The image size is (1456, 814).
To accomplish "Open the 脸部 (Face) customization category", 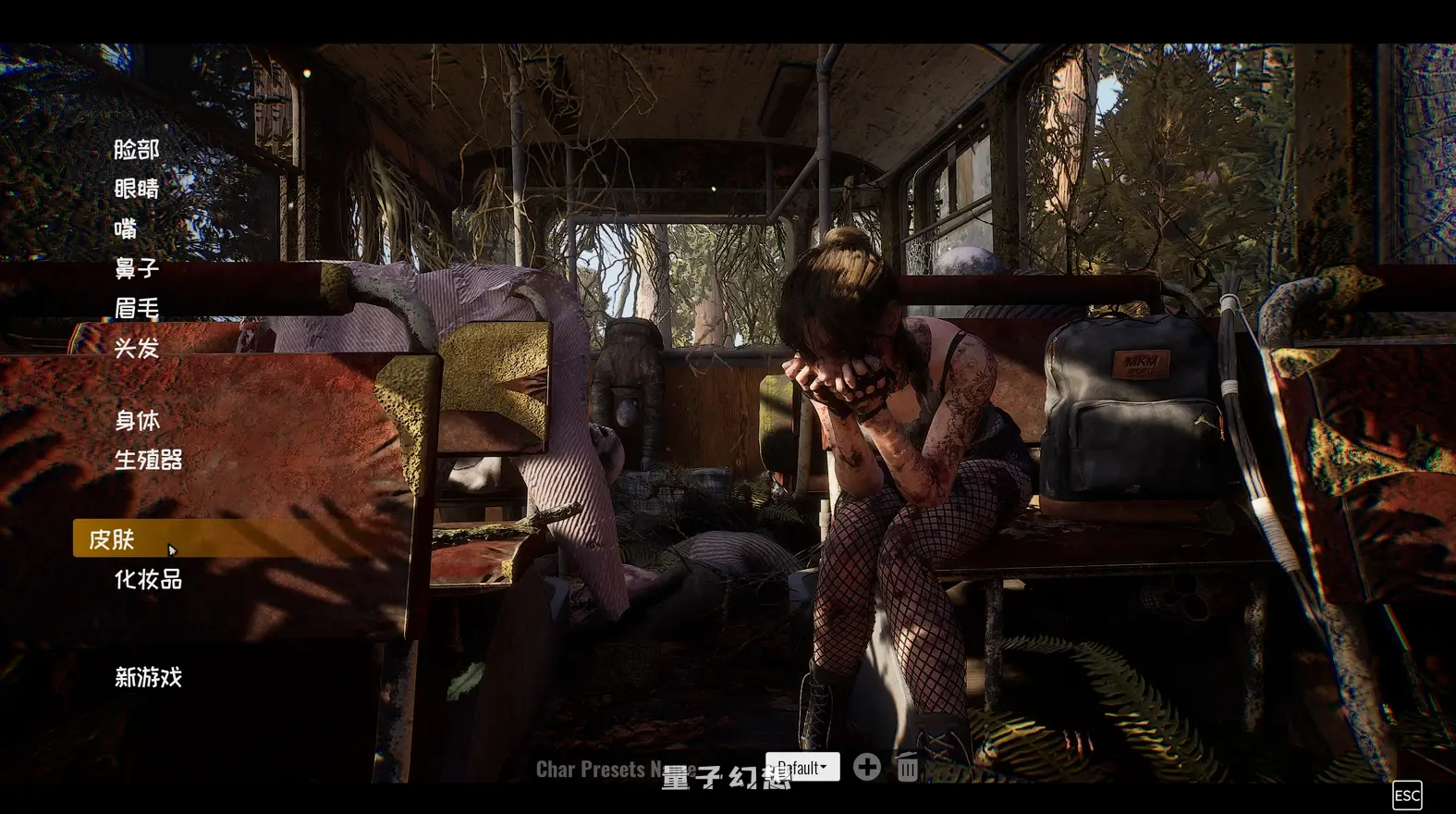I will pyautogui.click(x=137, y=149).
